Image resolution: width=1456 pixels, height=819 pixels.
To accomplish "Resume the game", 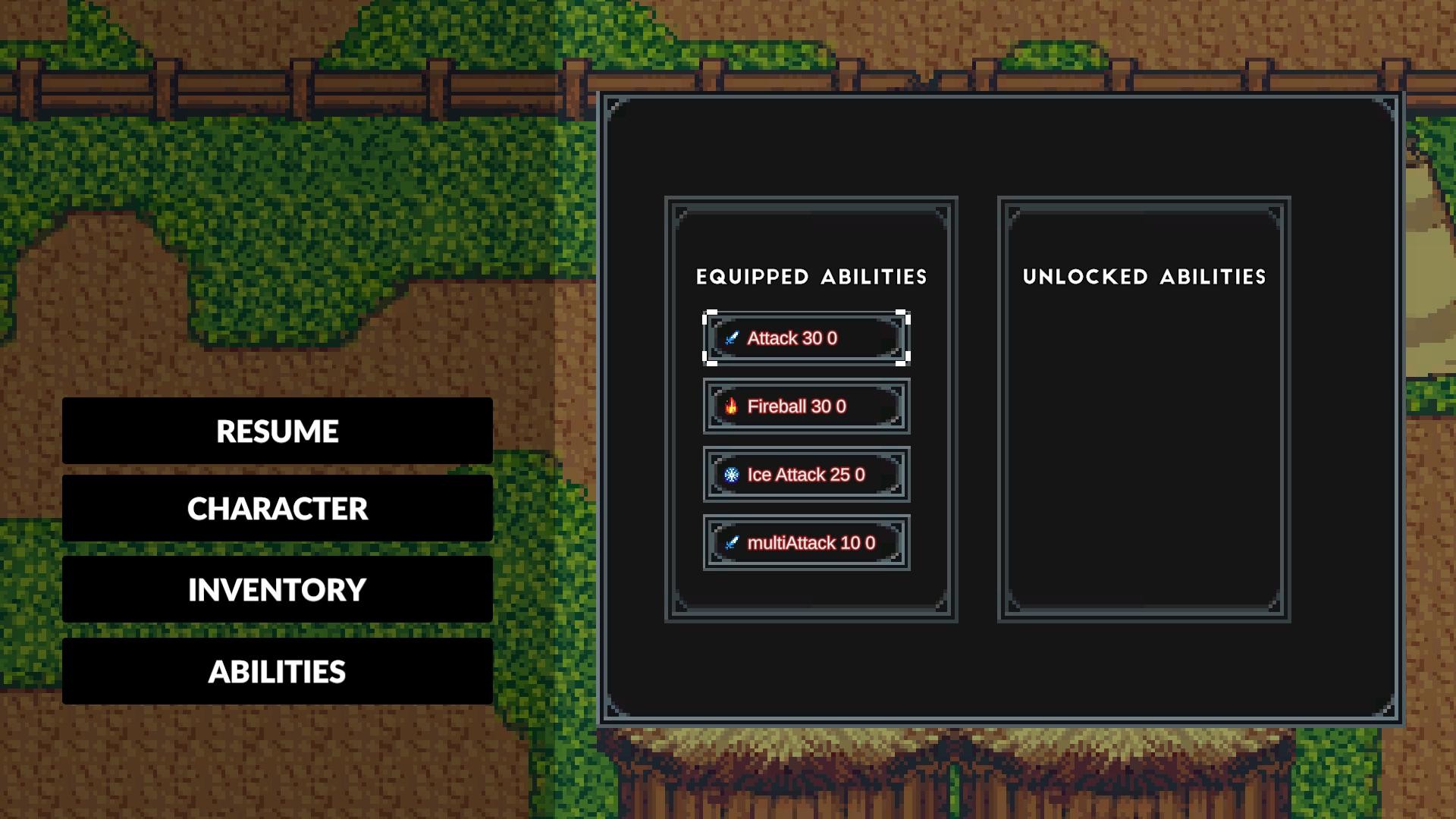I will point(278,431).
